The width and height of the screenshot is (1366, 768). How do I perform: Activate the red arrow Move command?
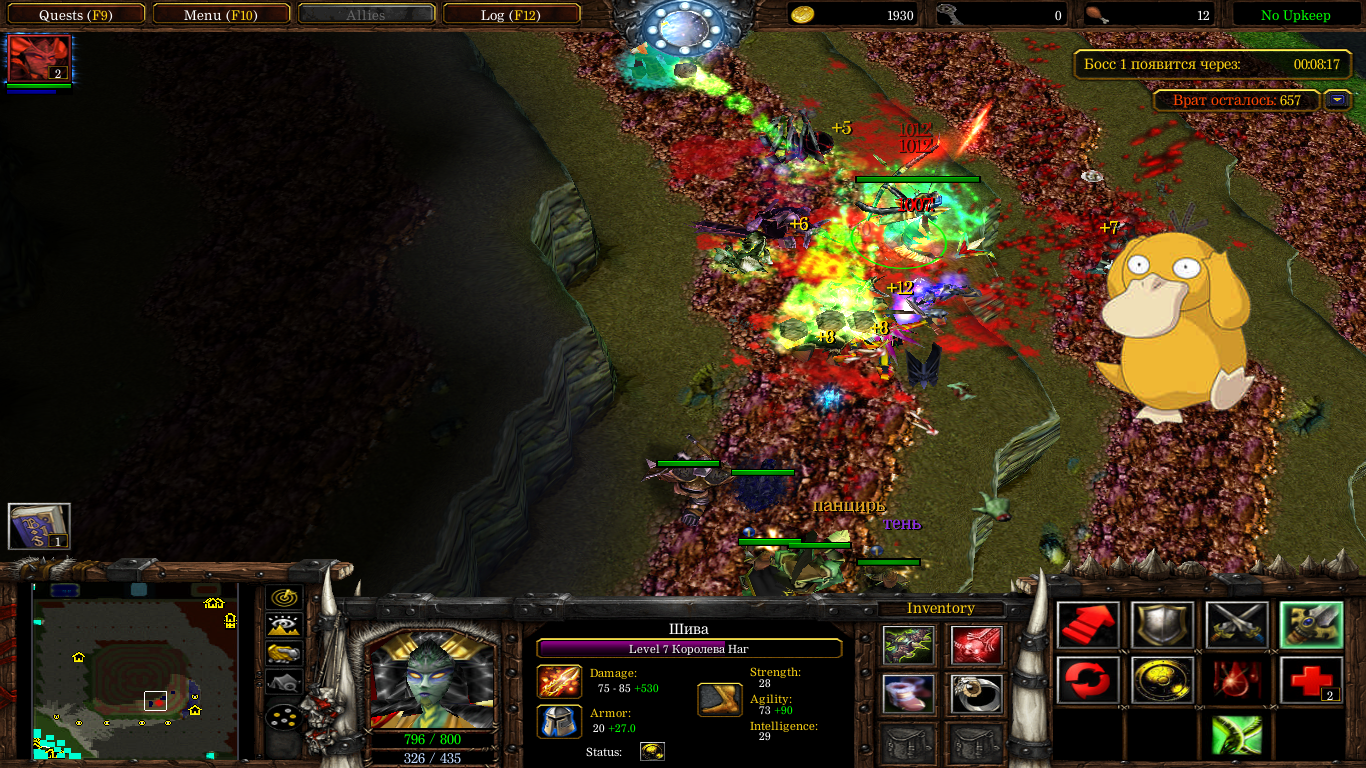[x=1088, y=626]
